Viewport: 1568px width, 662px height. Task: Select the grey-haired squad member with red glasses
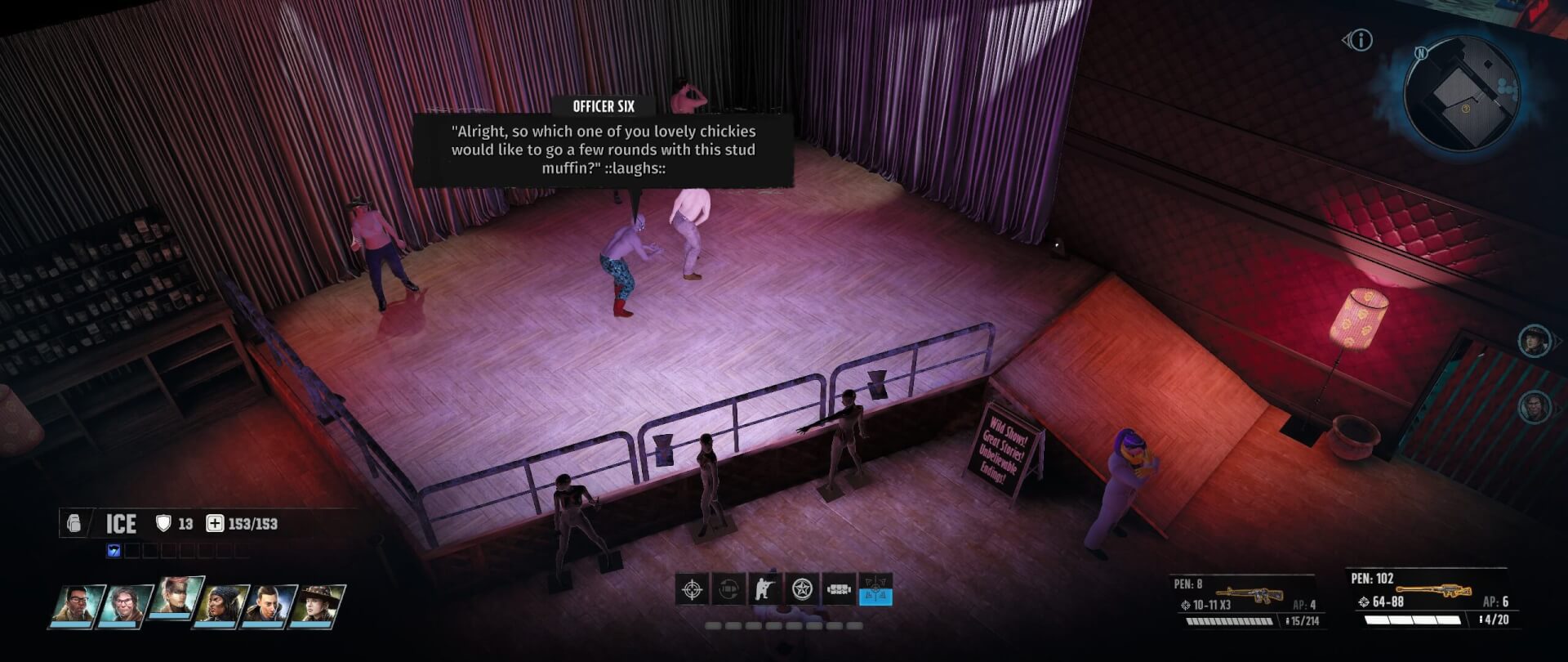pos(124,606)
